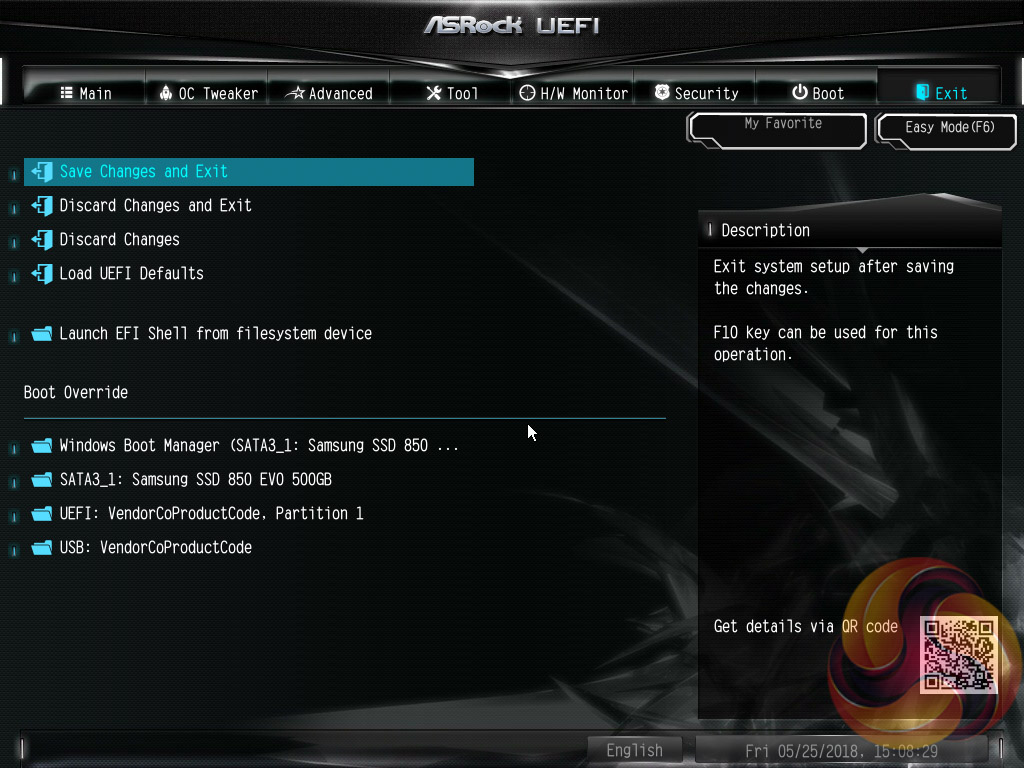Go to the Advanced tab
1024x768 pixels.
click(x=329, y=93)
